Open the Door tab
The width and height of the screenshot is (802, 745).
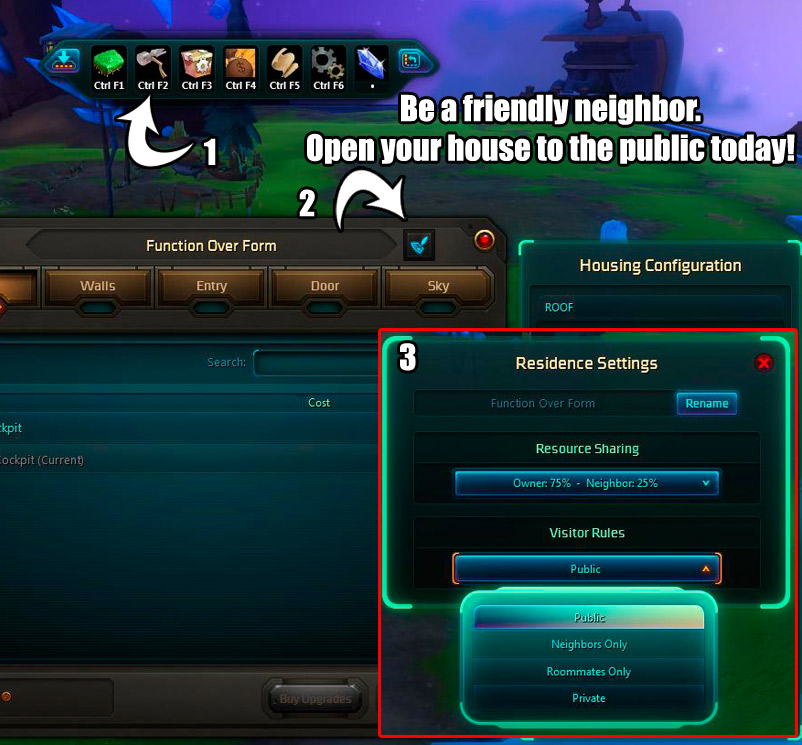click(x=325, y=286)
